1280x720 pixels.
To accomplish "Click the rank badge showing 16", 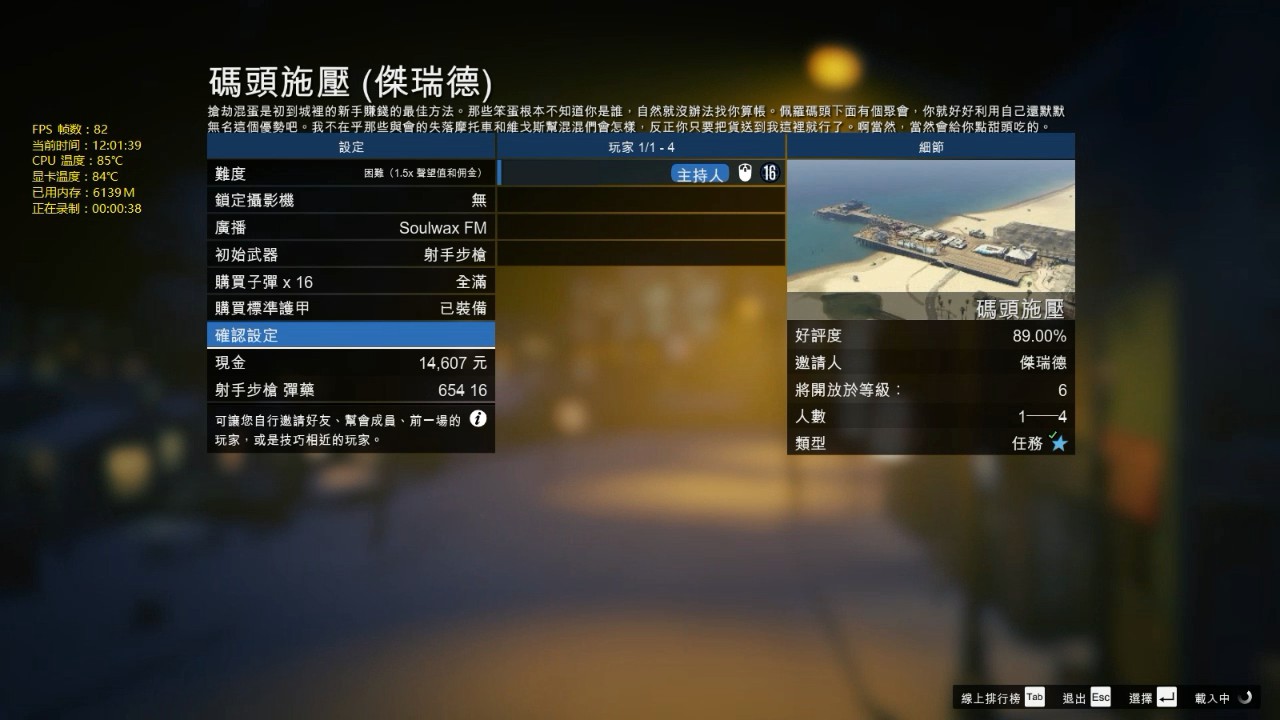I will point(771,173).
